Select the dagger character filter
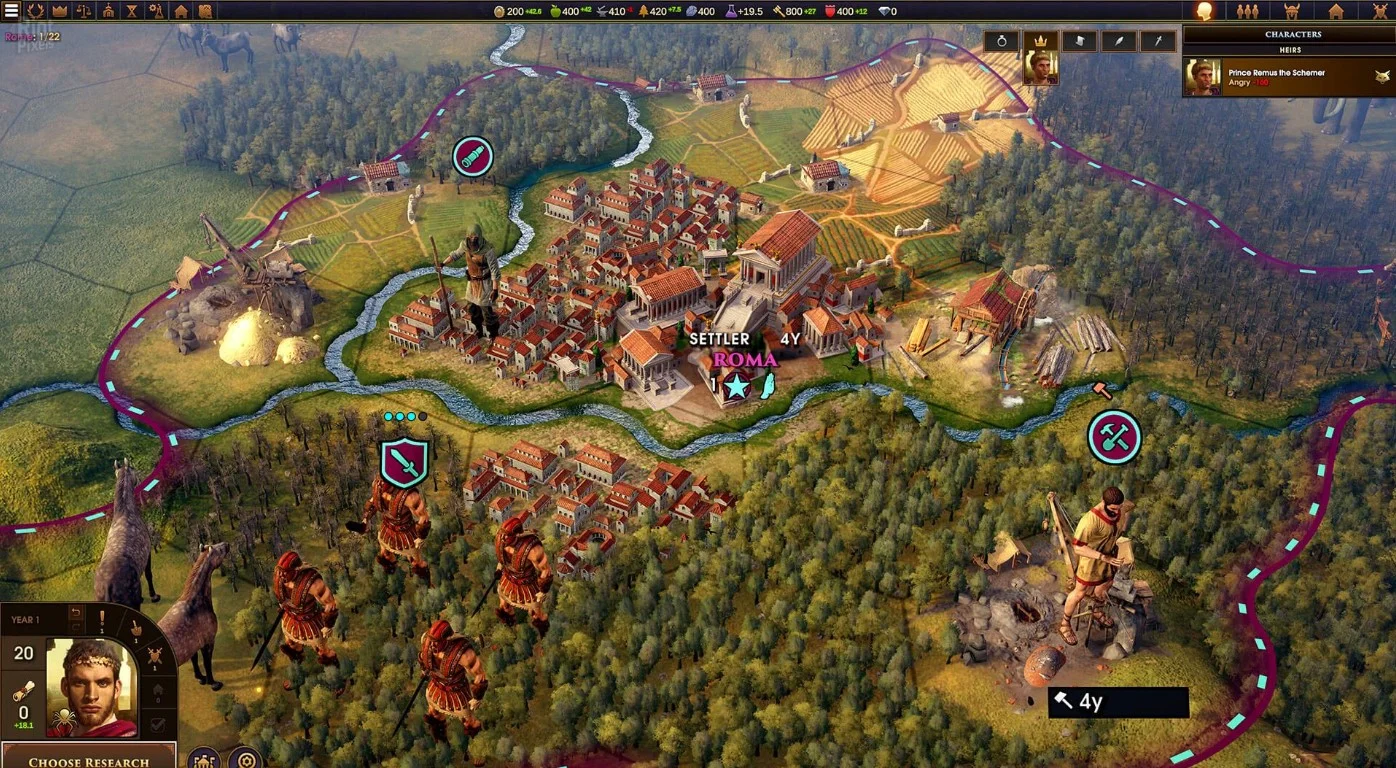 tap(1158, 41)
